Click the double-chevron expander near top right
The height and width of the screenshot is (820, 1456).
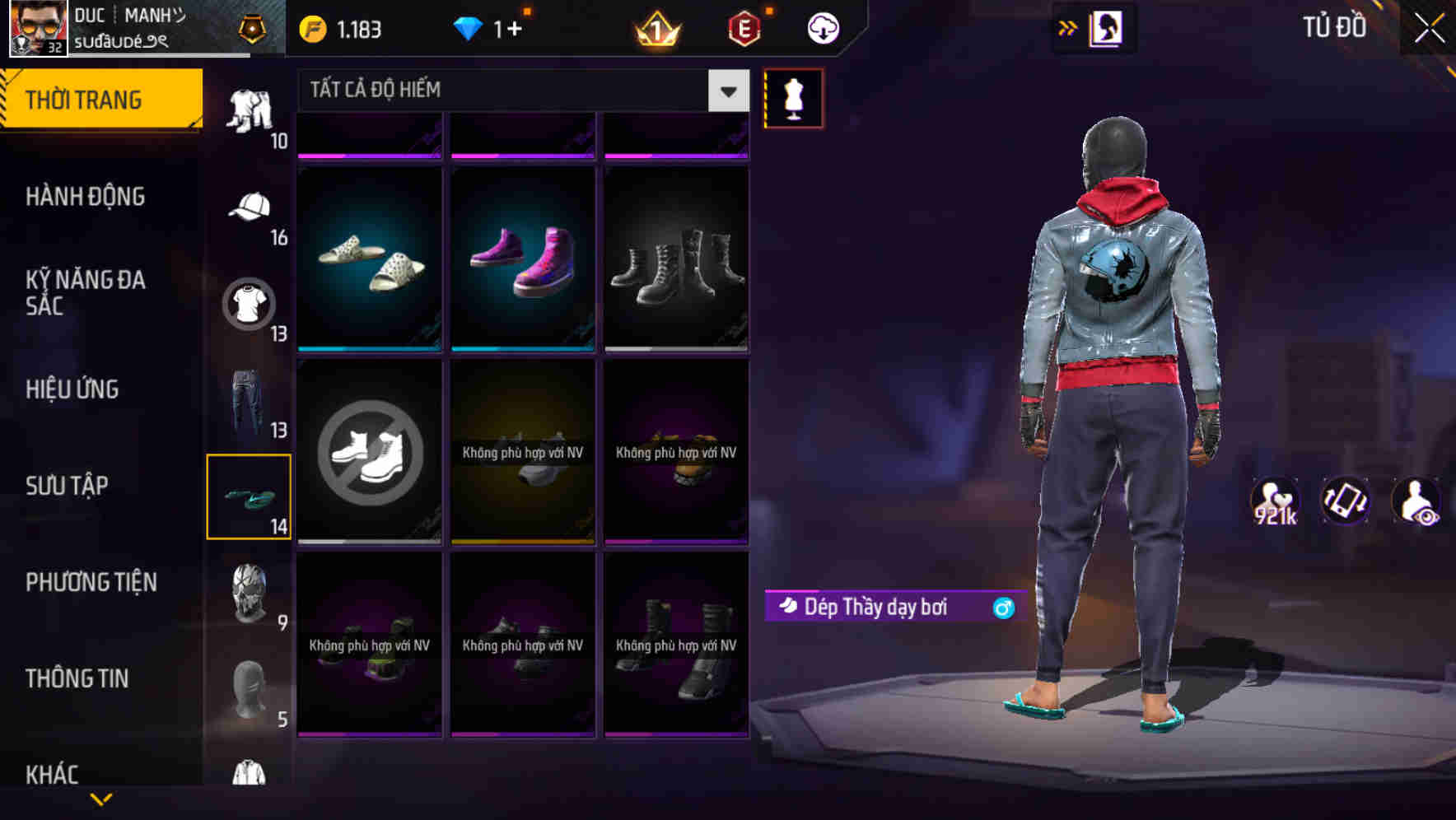pyautogui.click(x=1068, y=27)
